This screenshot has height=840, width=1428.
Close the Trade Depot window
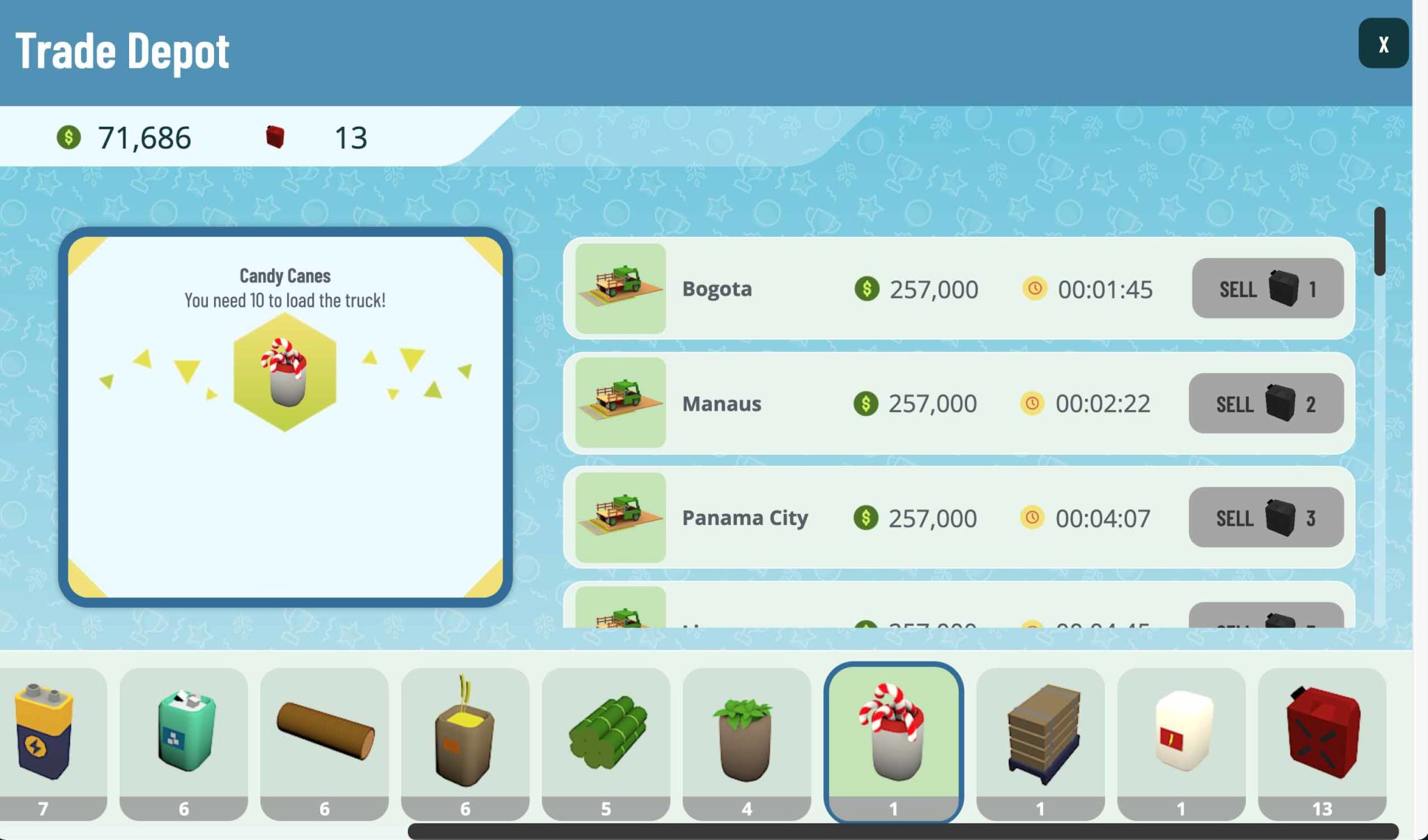pyautogui.click(x=1383, y=43)
